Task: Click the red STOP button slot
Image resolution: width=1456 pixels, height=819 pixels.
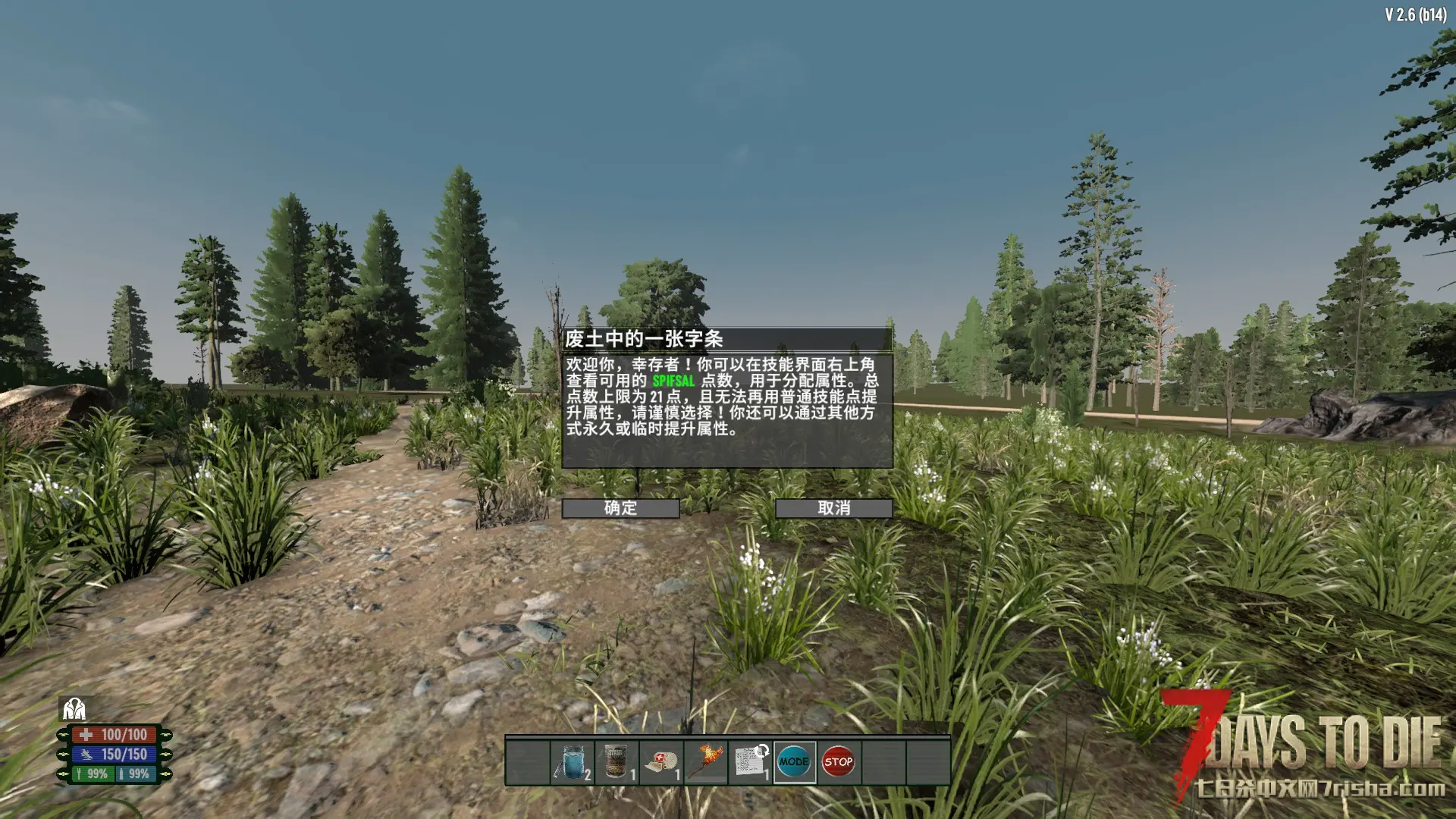Action: 839,762
